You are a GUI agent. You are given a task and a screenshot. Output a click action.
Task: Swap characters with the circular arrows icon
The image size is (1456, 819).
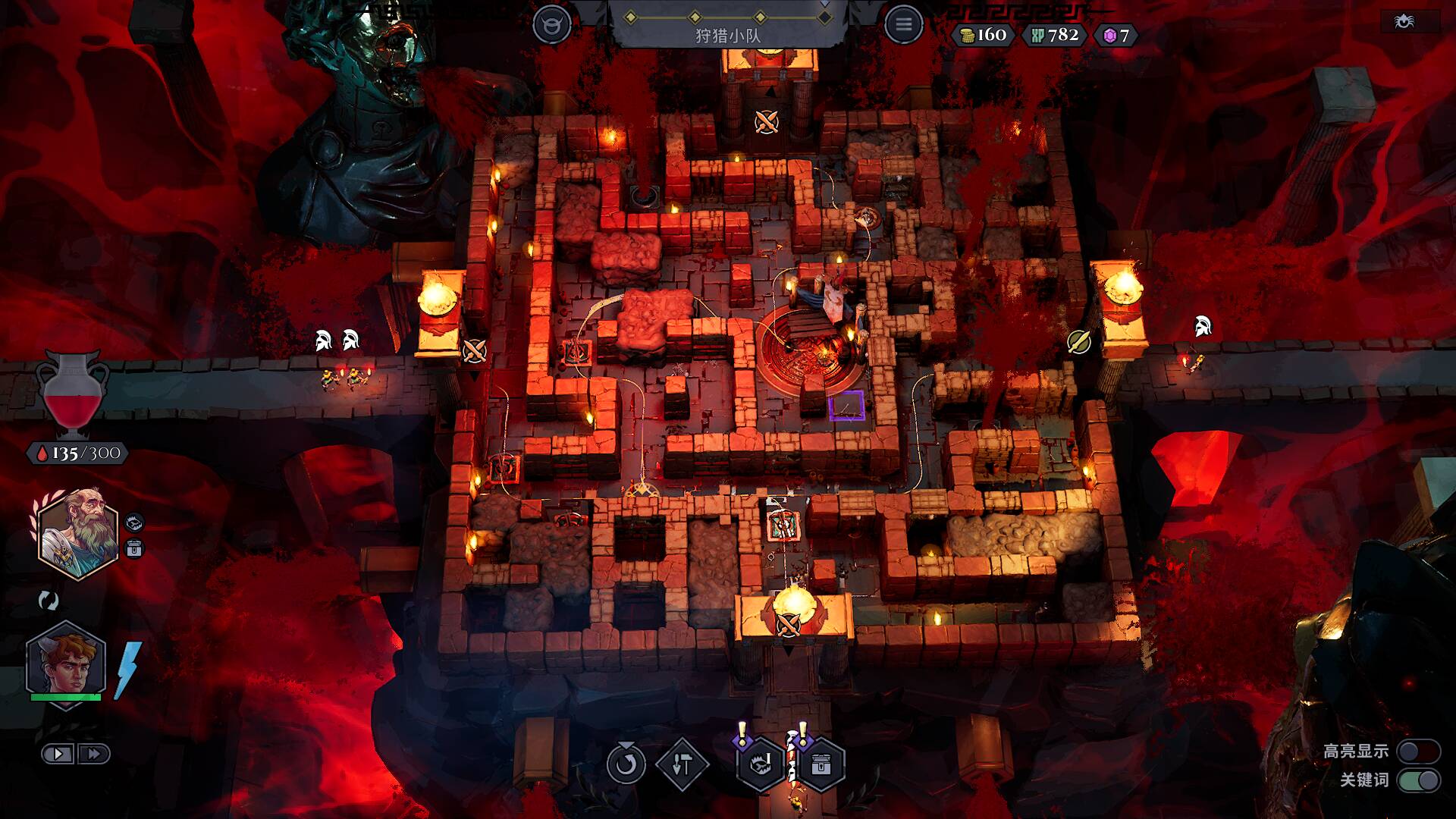[x=49, y=601]
